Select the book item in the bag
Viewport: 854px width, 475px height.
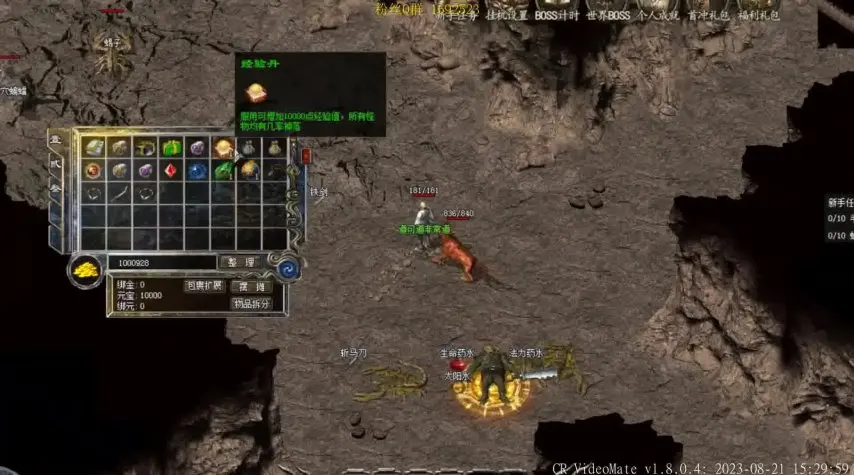(94, 148)
